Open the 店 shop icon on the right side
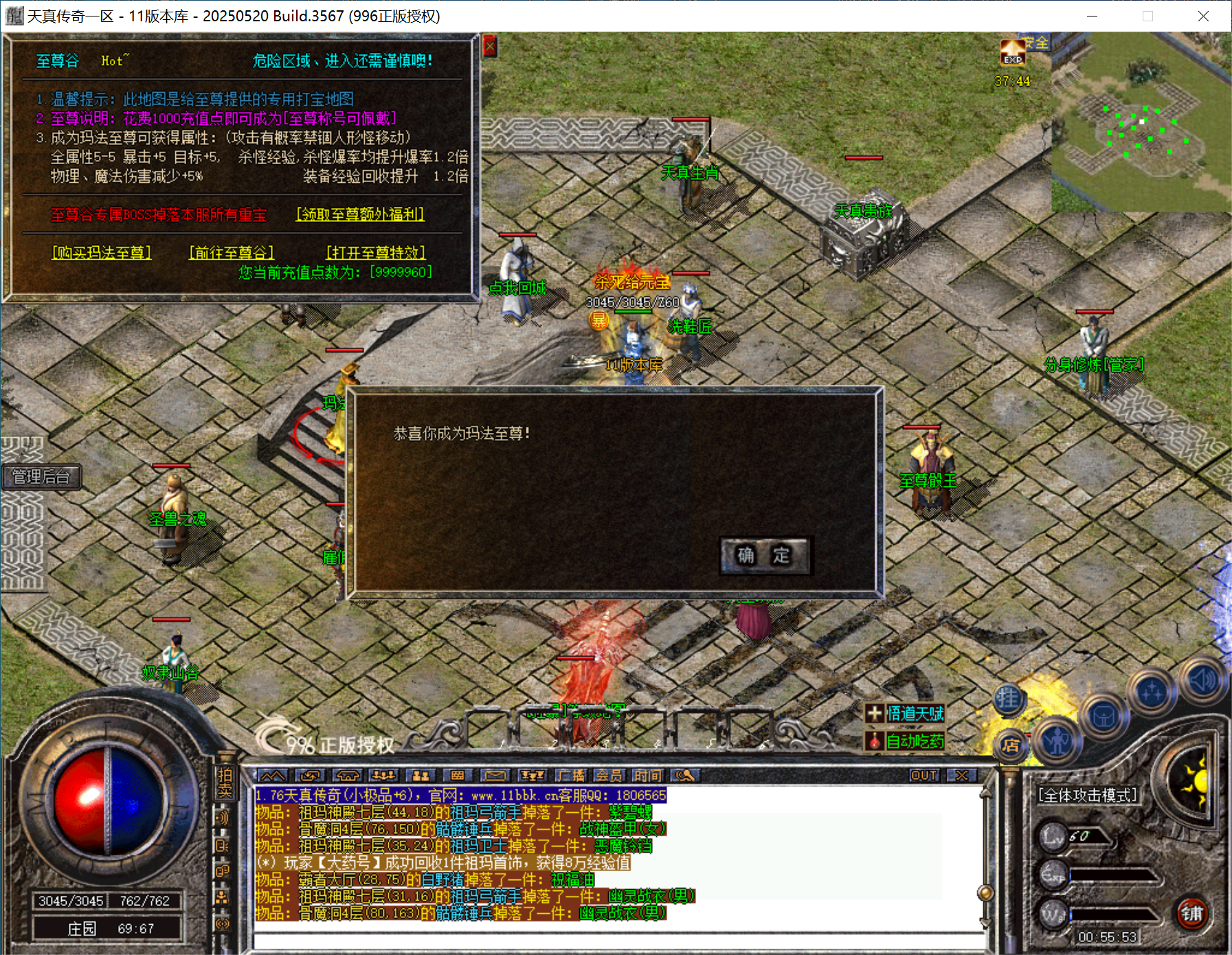Screen dimensions: 1232x955 (x=1011, y=746)
